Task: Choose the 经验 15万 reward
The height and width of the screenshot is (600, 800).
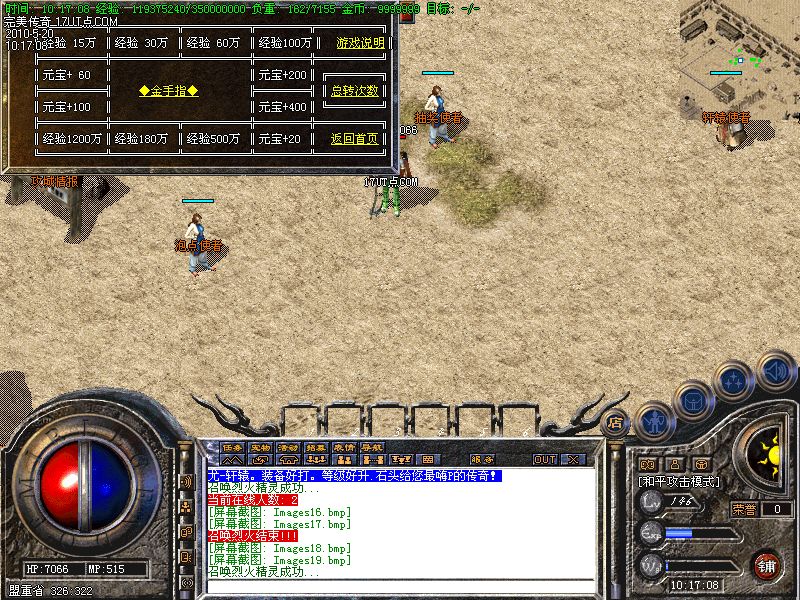Action: coord(69,43)
